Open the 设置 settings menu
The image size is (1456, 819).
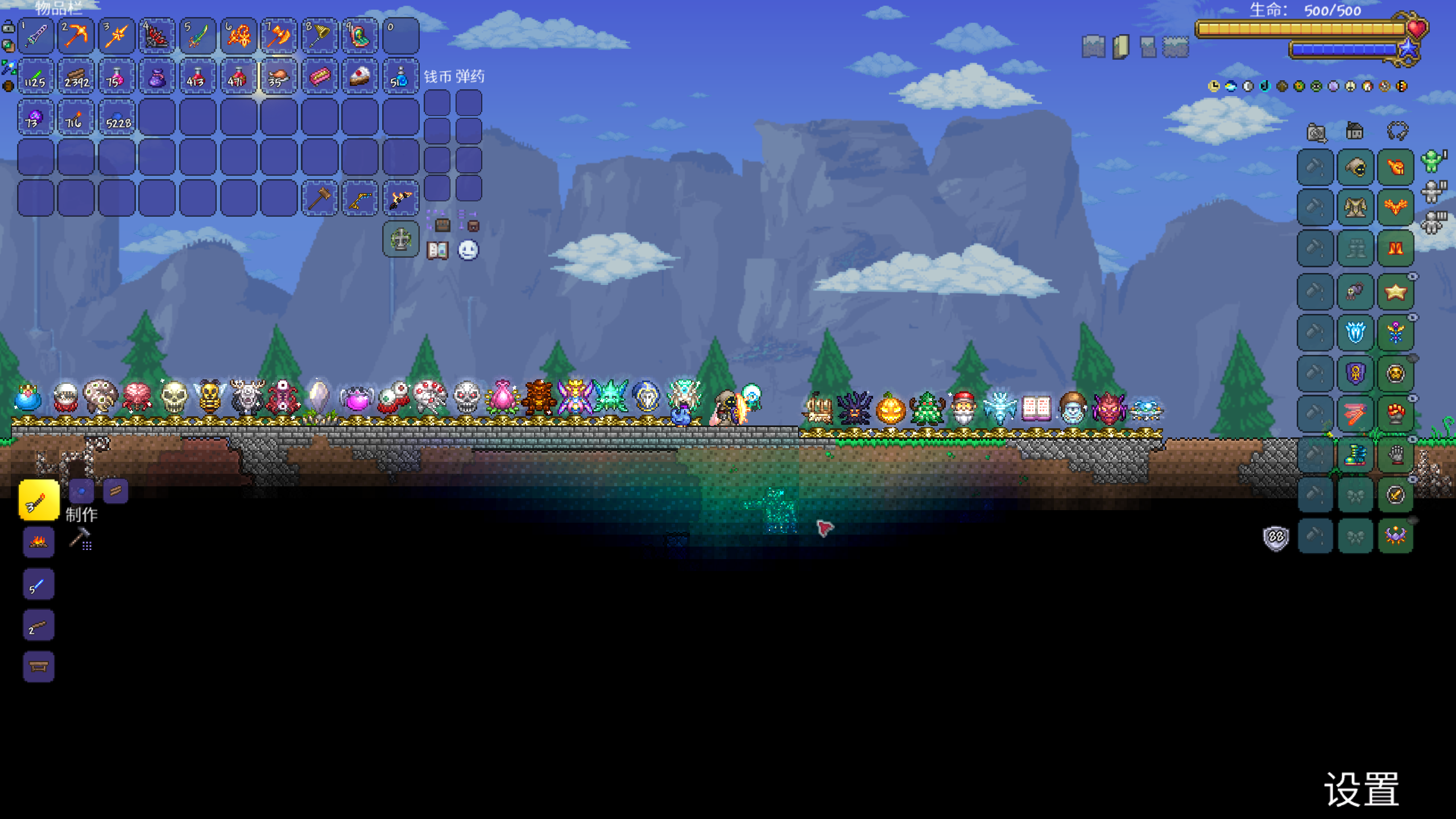point(1362,789)
